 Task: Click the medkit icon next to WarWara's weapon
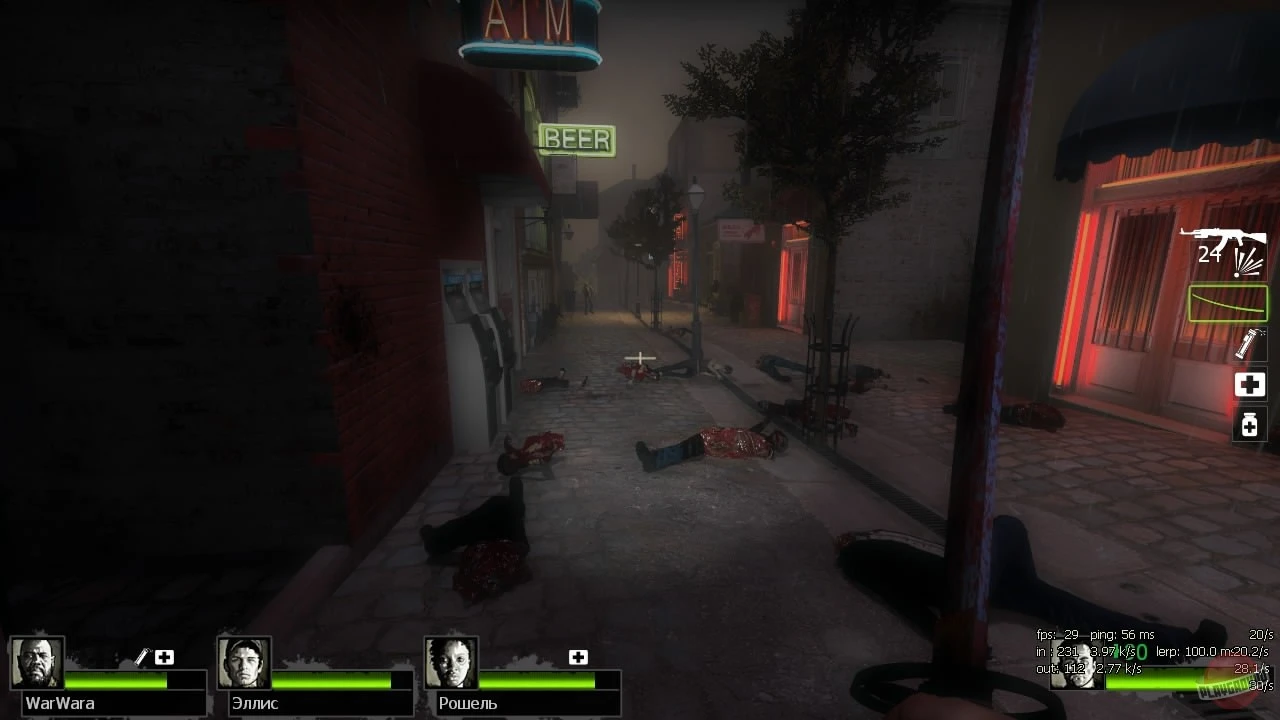pos(165,657)
